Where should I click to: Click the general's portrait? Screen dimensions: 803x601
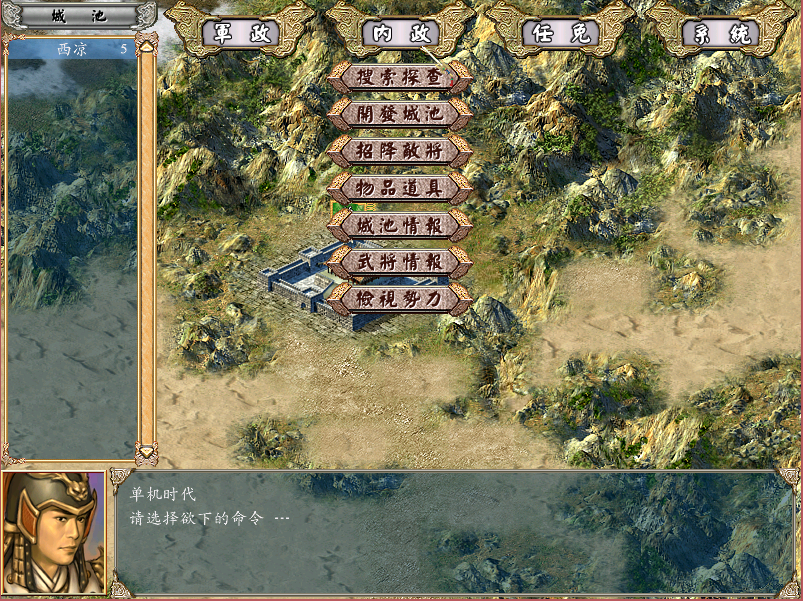54,533
